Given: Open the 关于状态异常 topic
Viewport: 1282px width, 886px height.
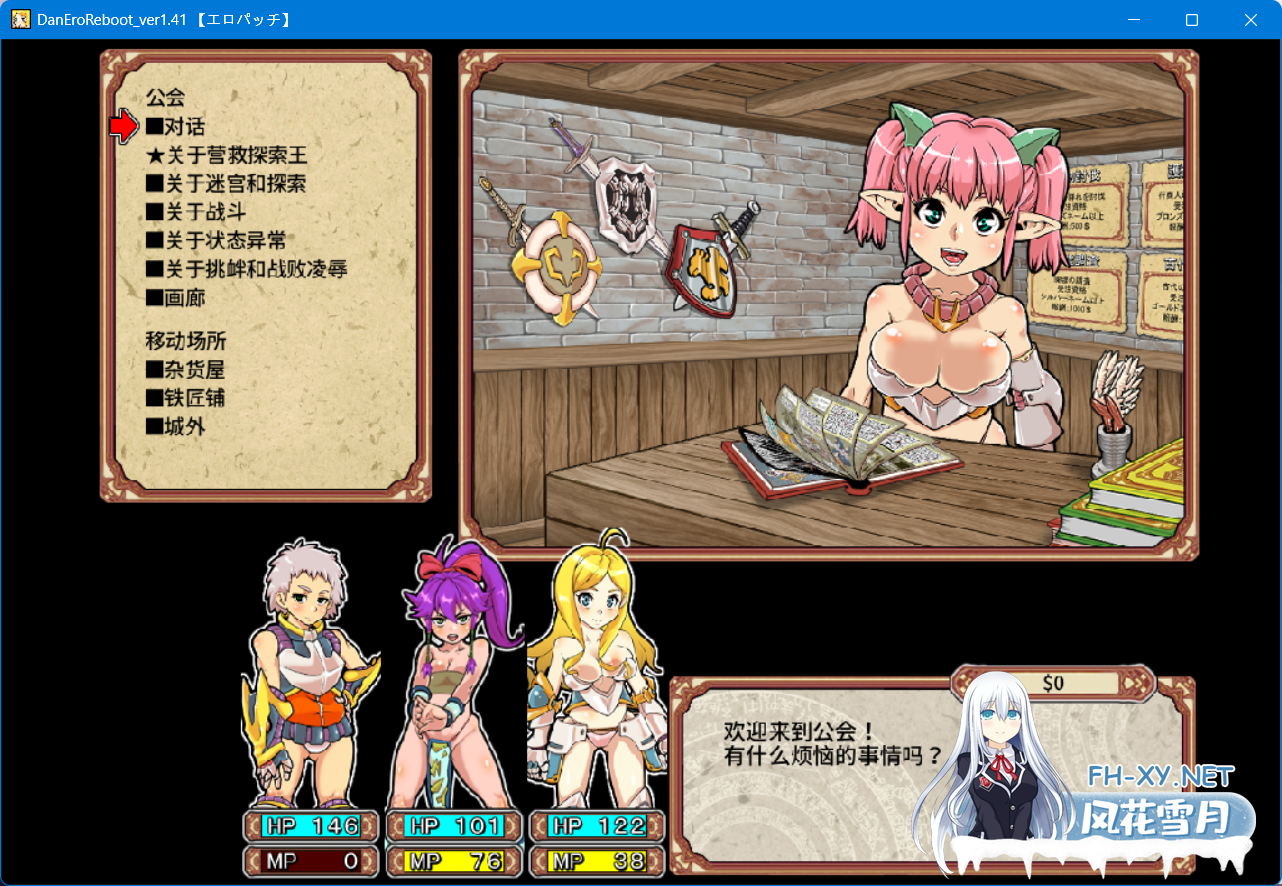Looking at the screenshot, I should pyautogui.click(x=216, y=241).
